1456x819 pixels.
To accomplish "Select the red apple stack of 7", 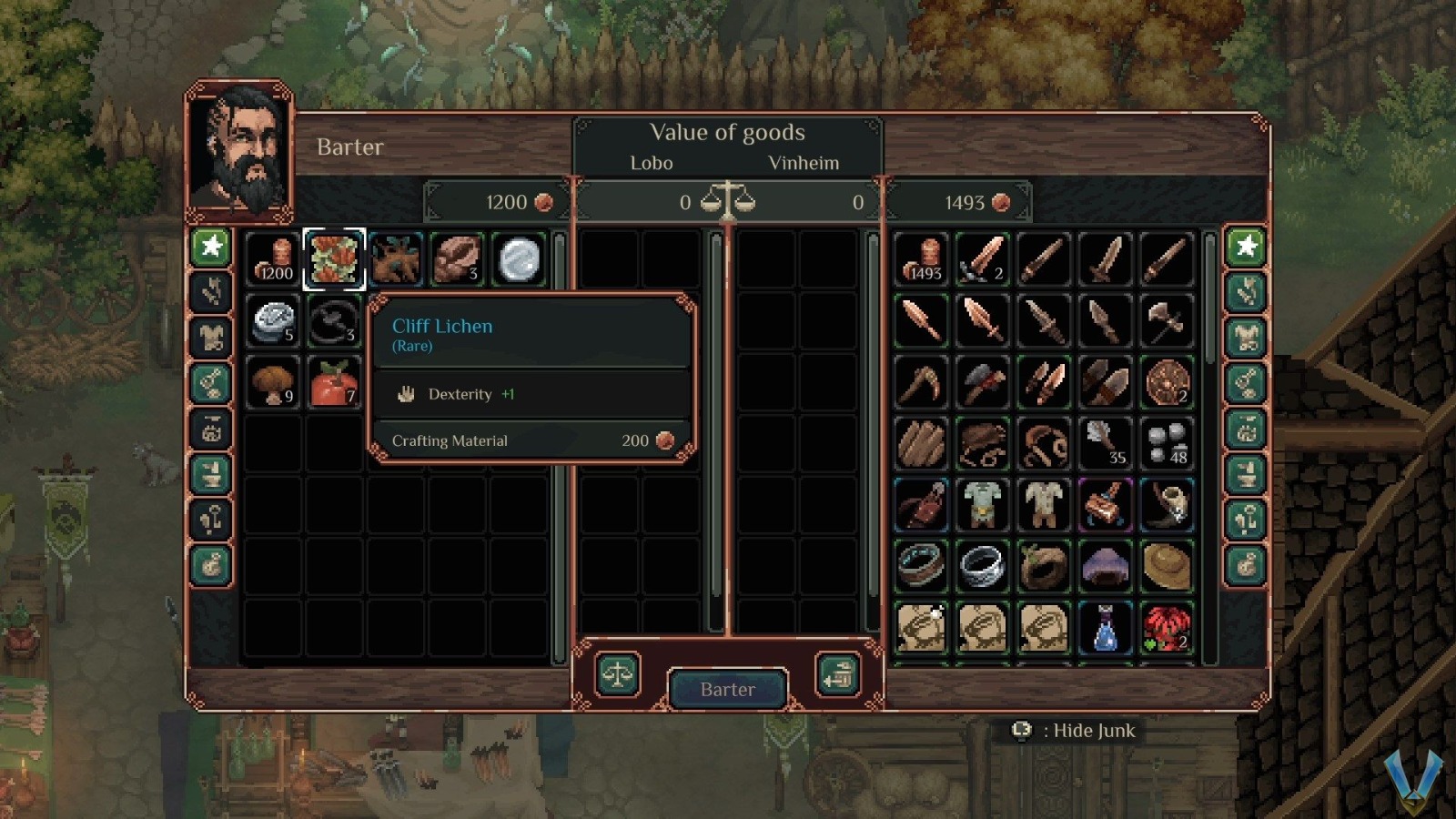I will [334, 382].
